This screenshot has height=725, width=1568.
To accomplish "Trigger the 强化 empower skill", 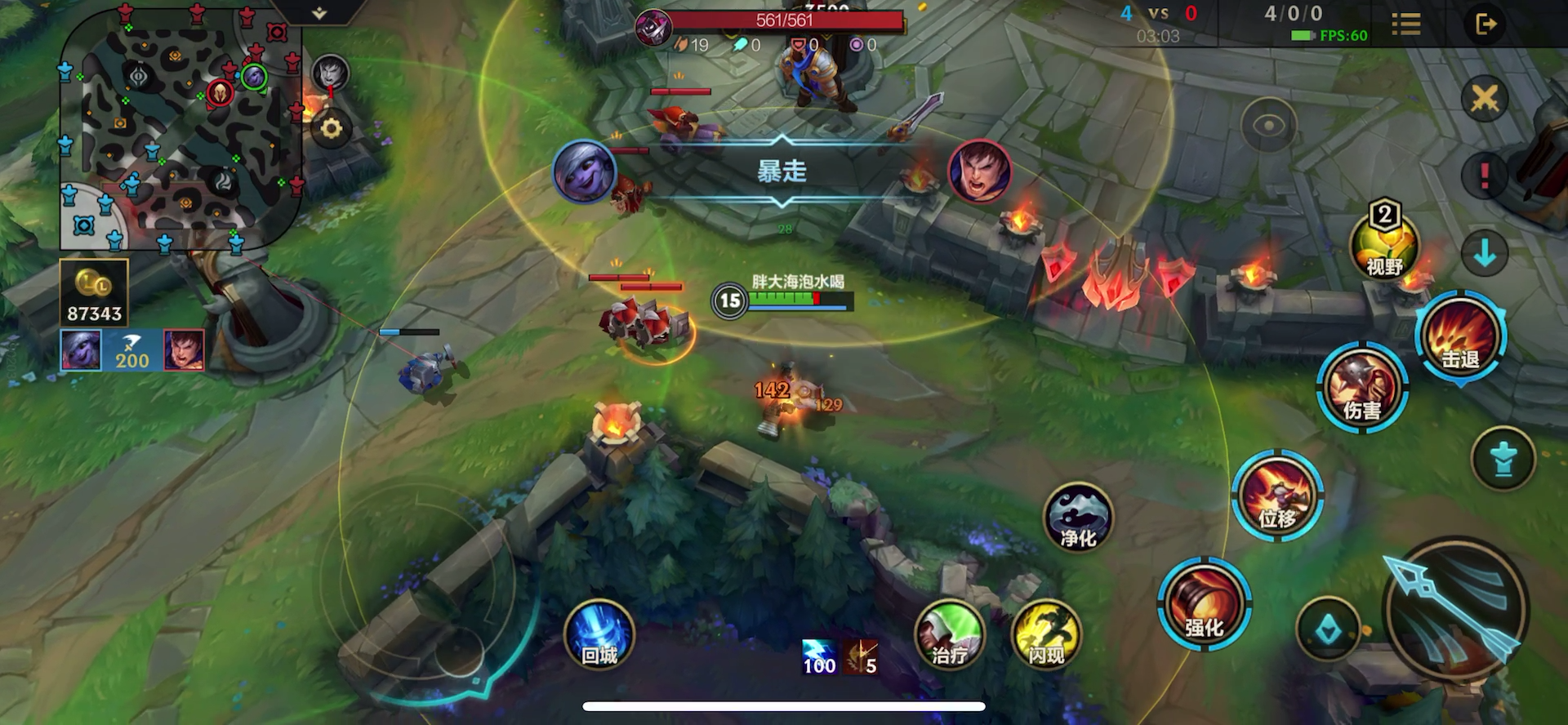I will point(1204,603).
